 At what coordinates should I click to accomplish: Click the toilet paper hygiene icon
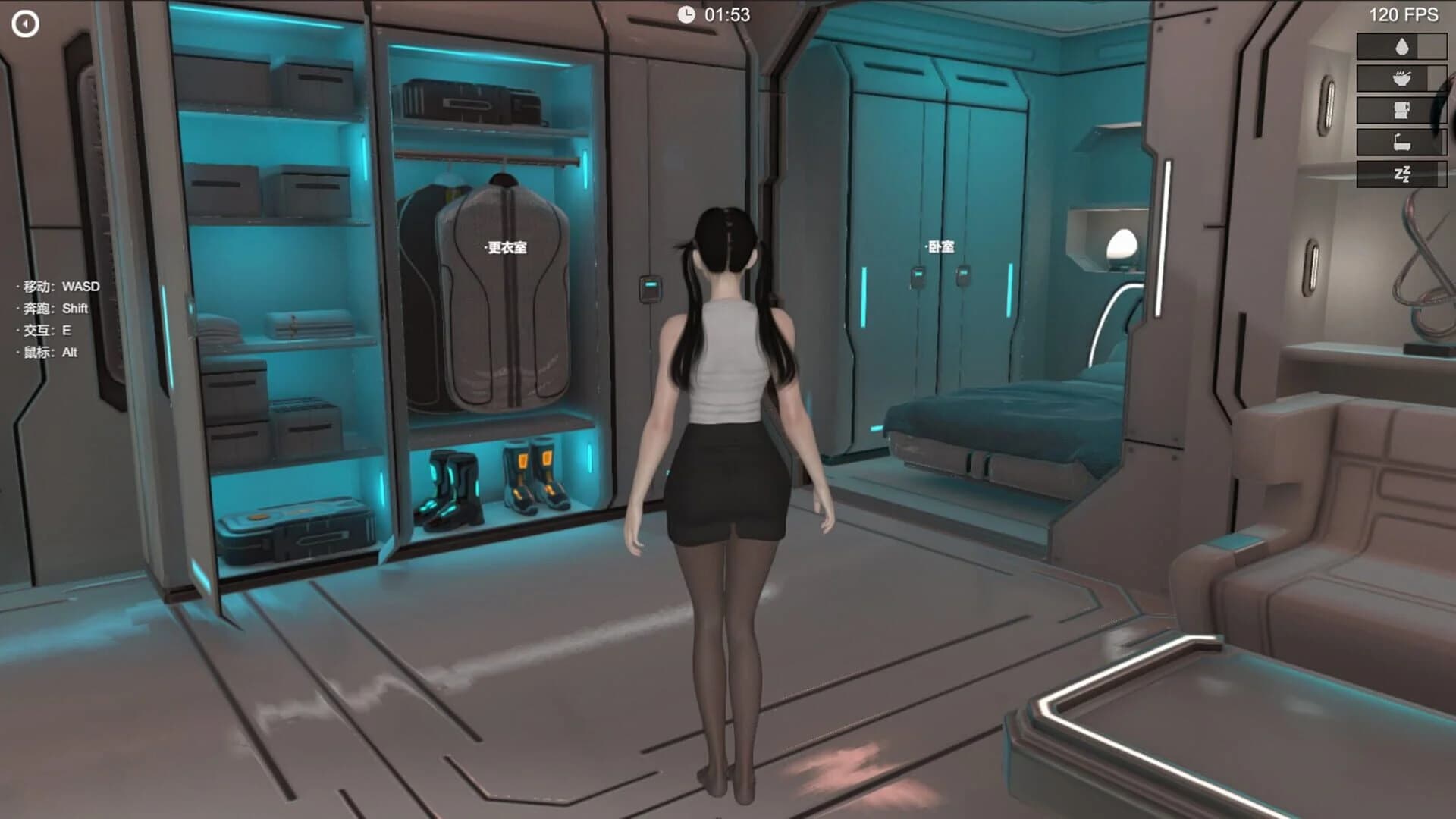pyautogui.click(x=1402, y=108)
